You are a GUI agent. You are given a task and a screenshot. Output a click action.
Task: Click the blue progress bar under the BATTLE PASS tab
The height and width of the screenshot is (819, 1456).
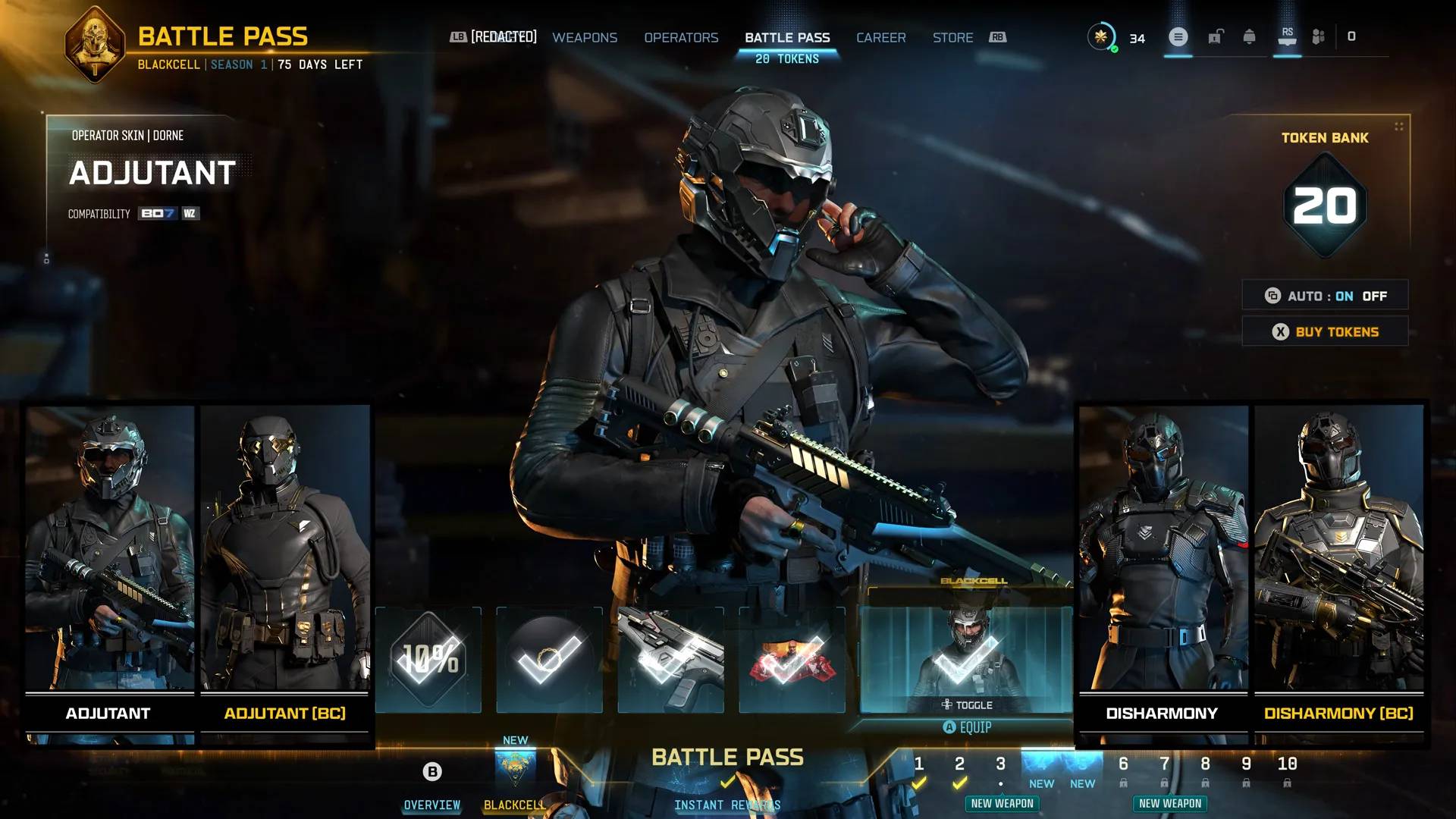pos(787,51)
